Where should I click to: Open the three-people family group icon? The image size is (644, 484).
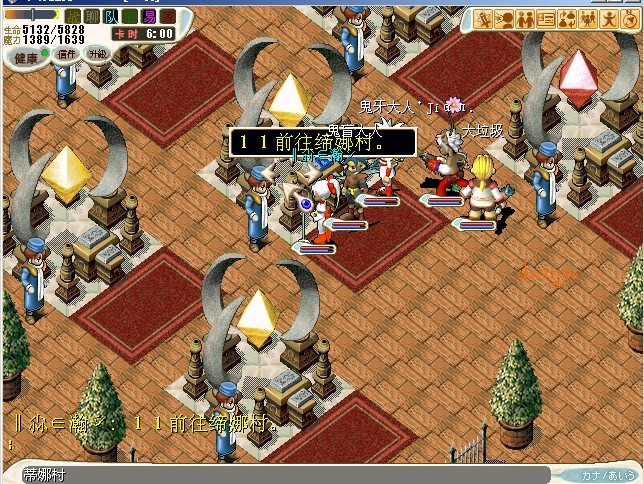click(588, 19)
